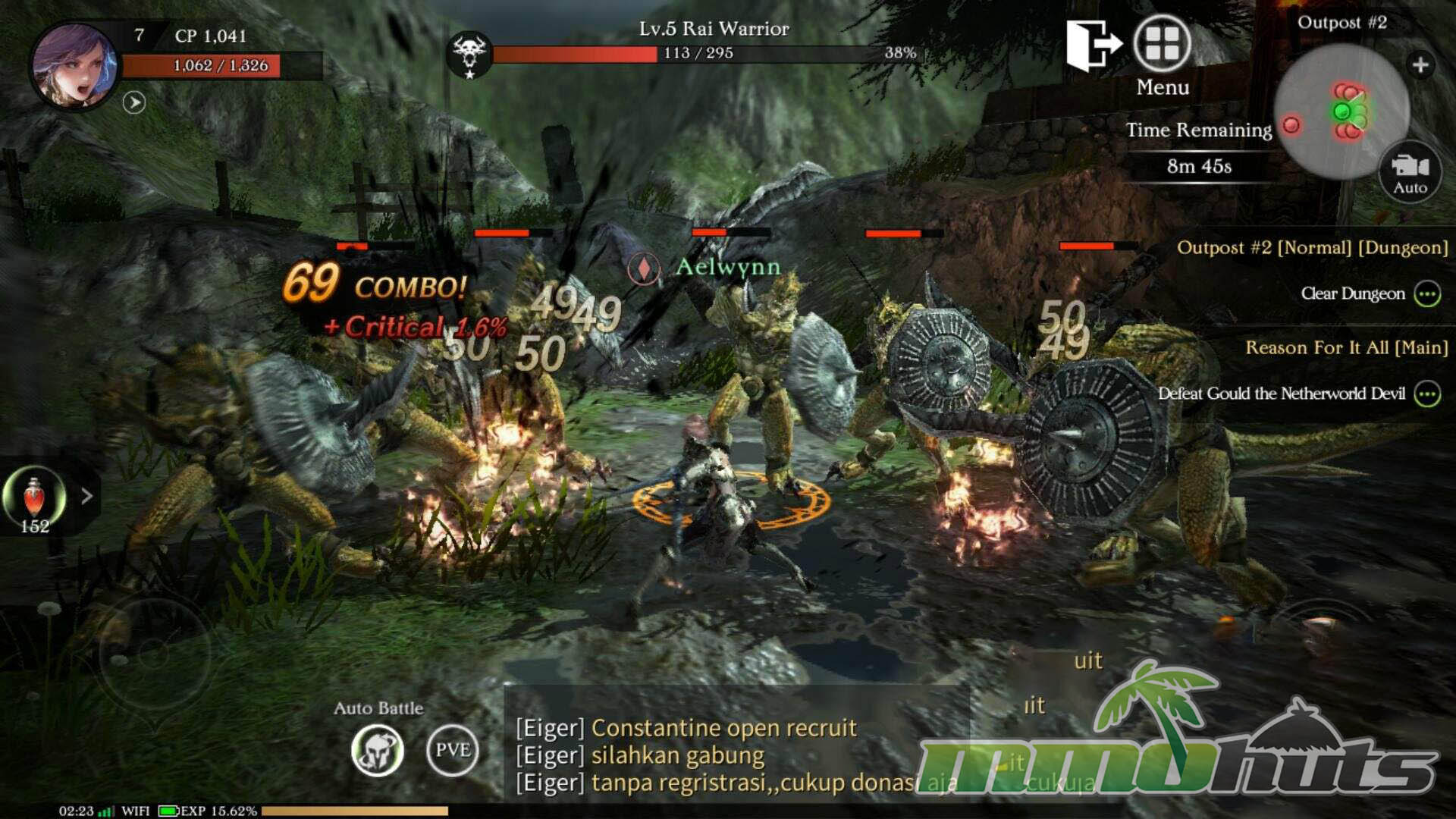1456x819 pixels.
Task: Click the exit dungeon door icon
Action: tap(1092, 44)
